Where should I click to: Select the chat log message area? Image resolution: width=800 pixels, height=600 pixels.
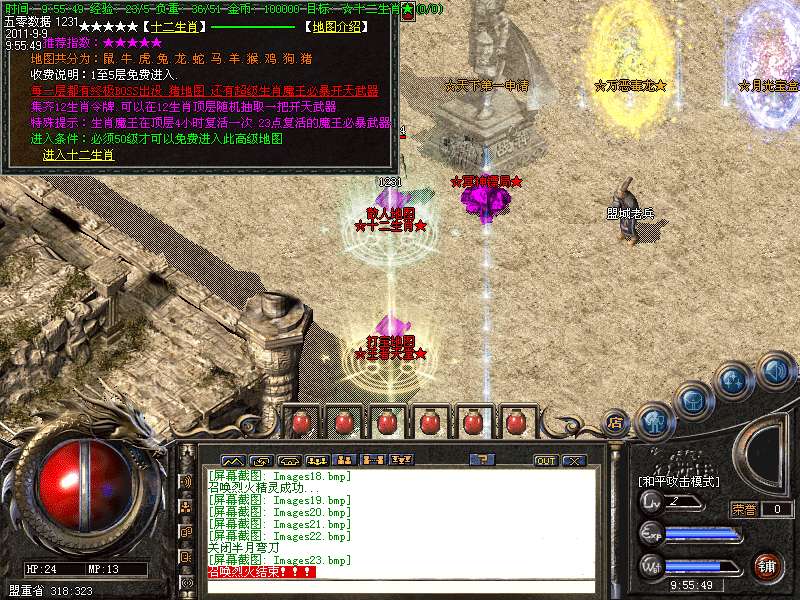(x=400, y=520)
